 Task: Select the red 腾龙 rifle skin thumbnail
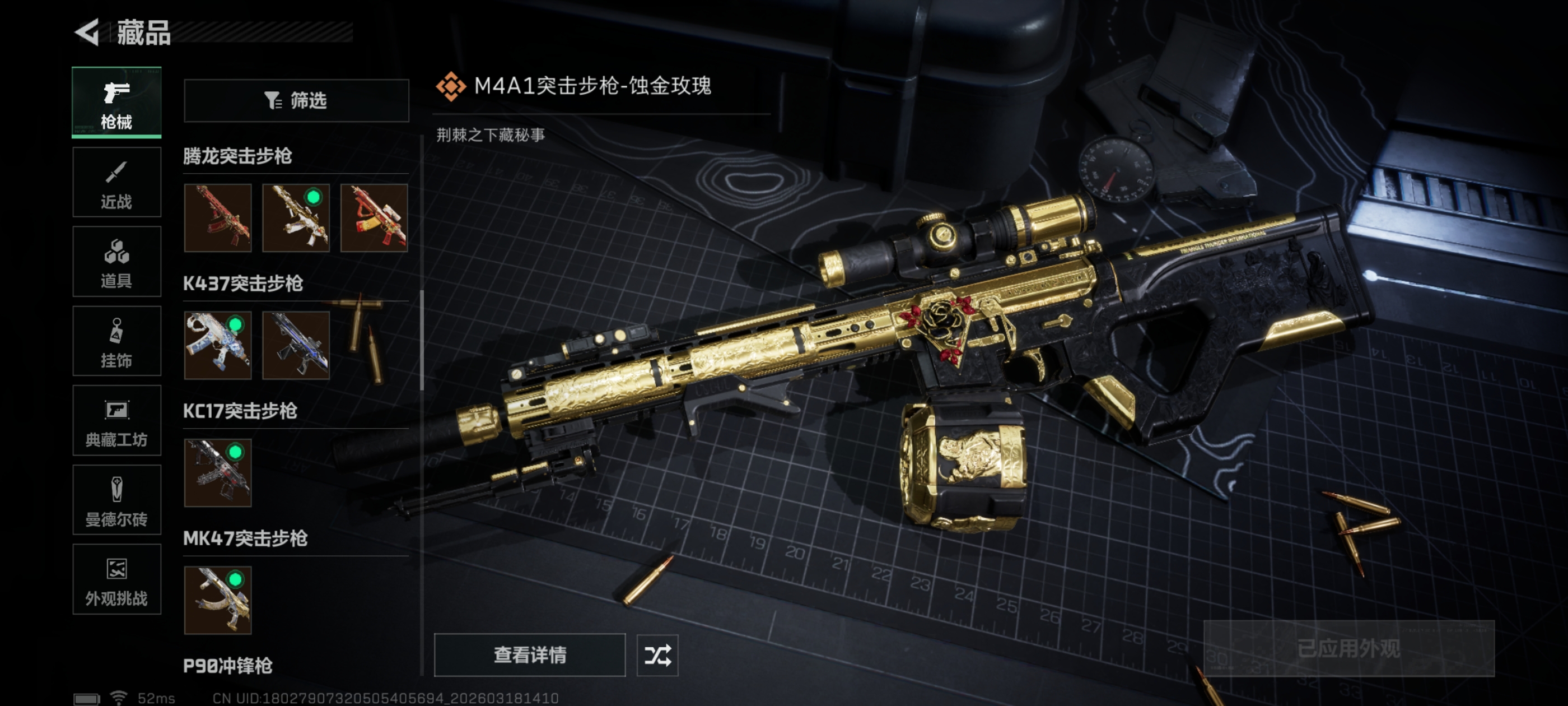click(x=218, y=218)
